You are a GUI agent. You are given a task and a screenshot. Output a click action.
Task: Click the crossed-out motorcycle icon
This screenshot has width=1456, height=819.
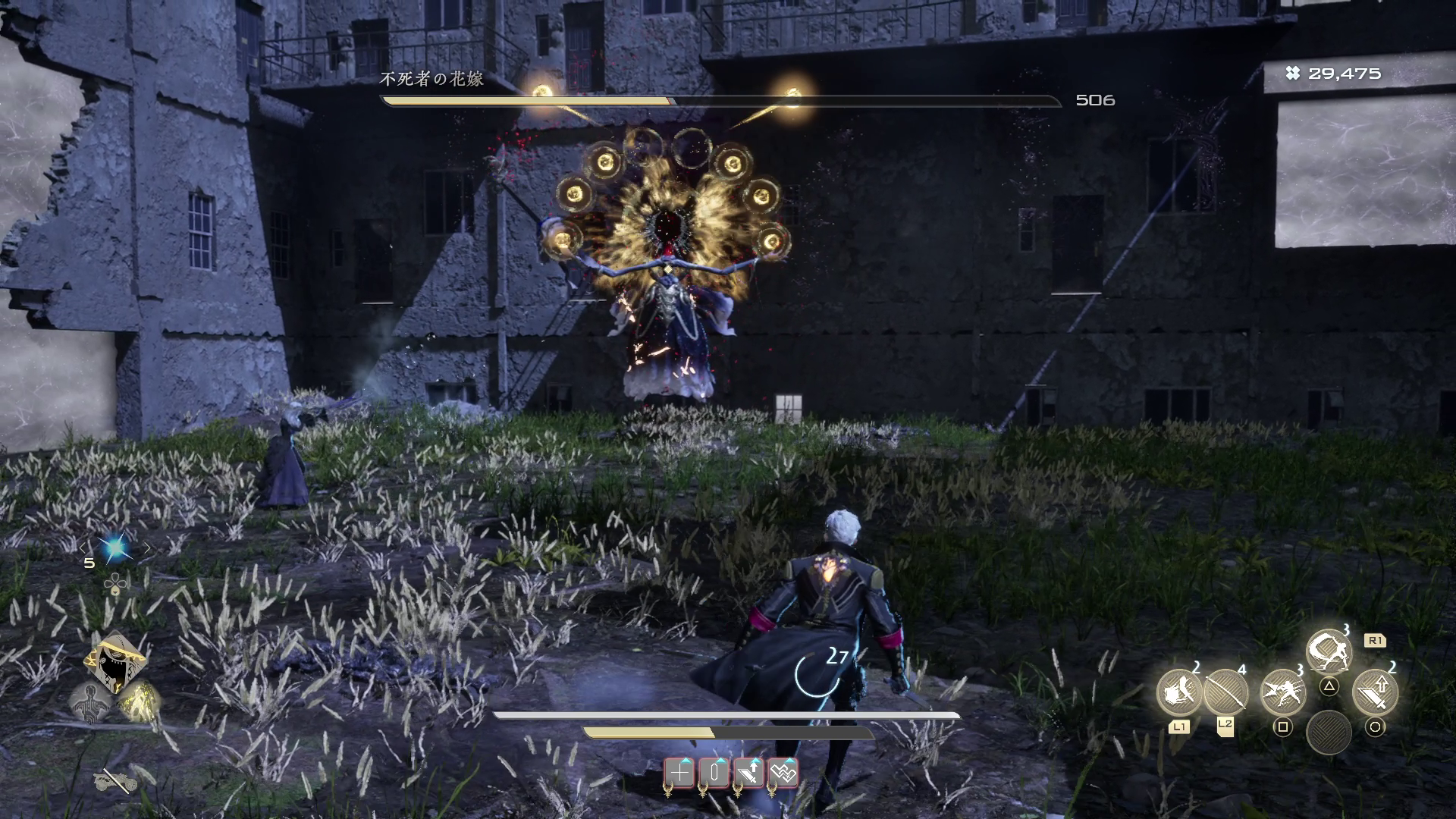pos(115,780)
